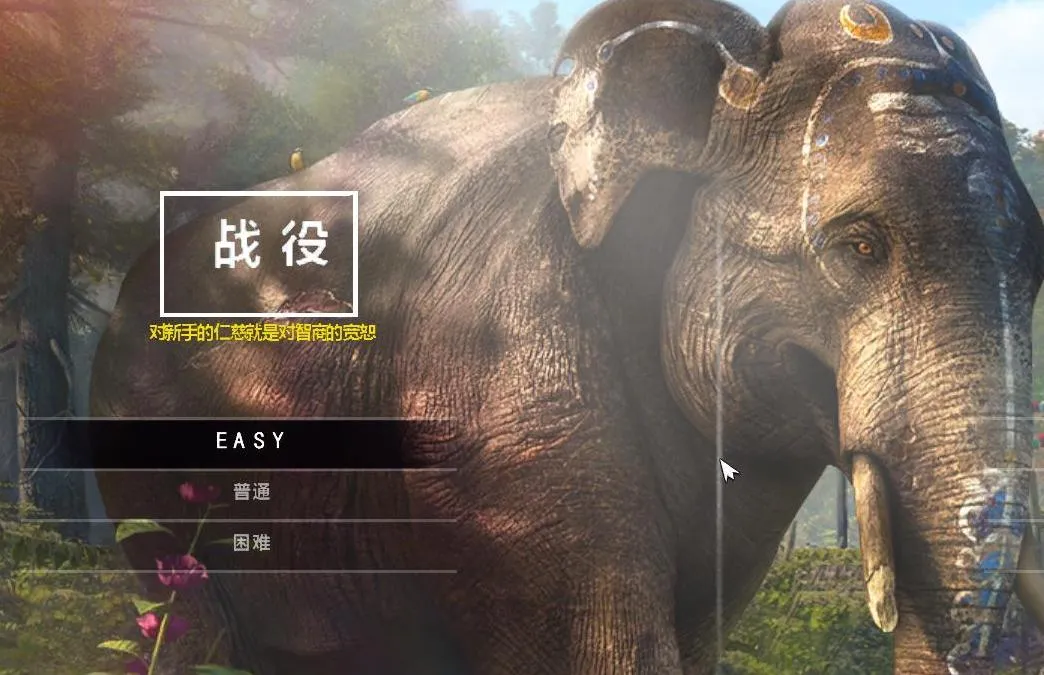Choose the 普通 difficulty

(251, 492)
